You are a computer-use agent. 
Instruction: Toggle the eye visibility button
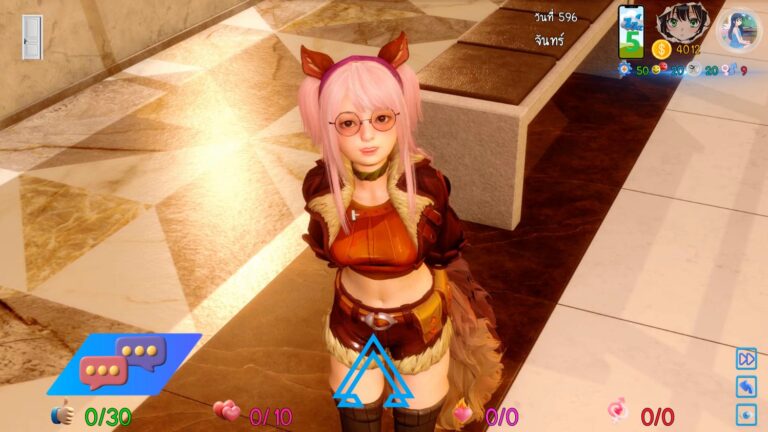(746, 414)
